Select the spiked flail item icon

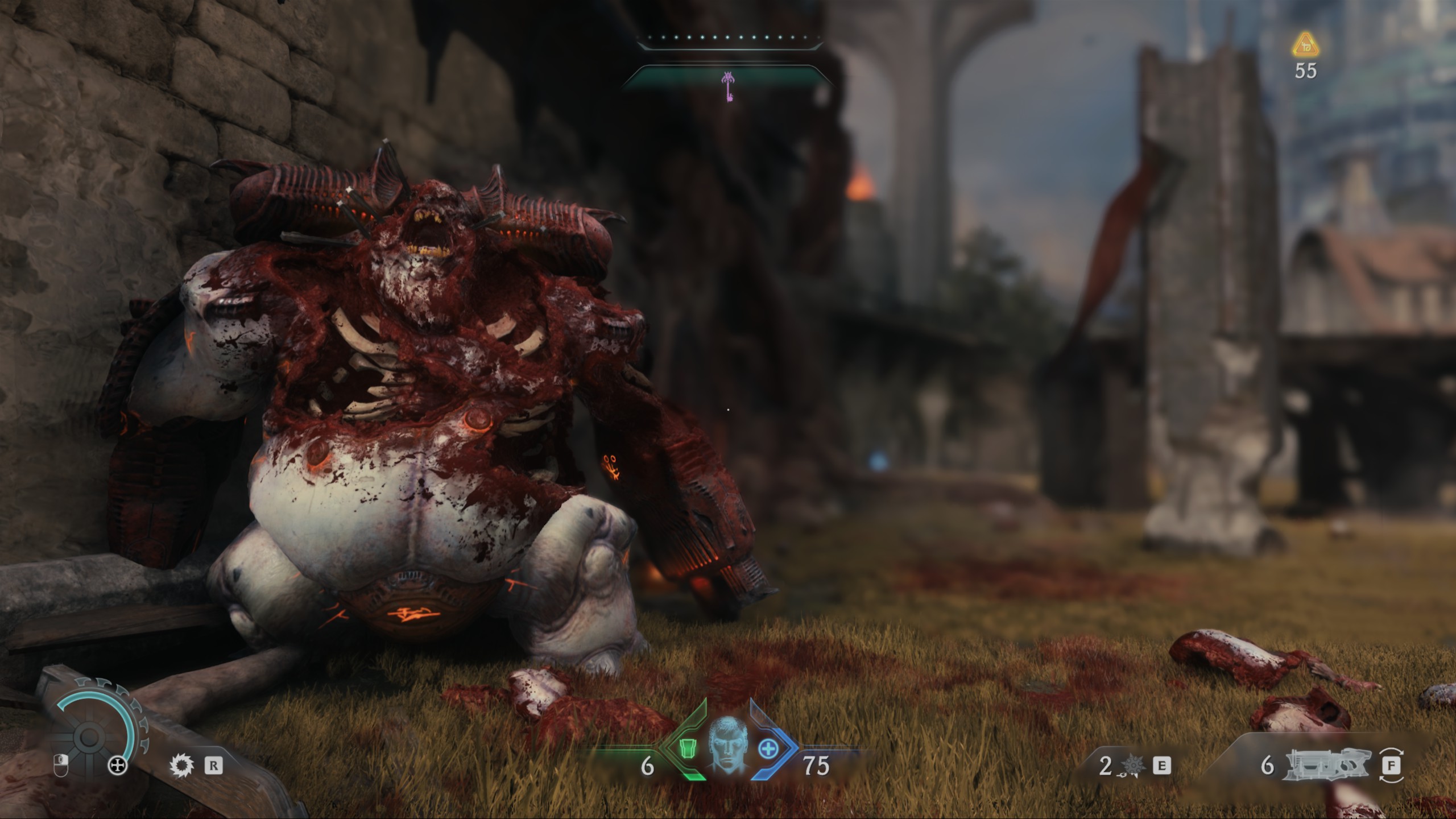(1133, 767)
